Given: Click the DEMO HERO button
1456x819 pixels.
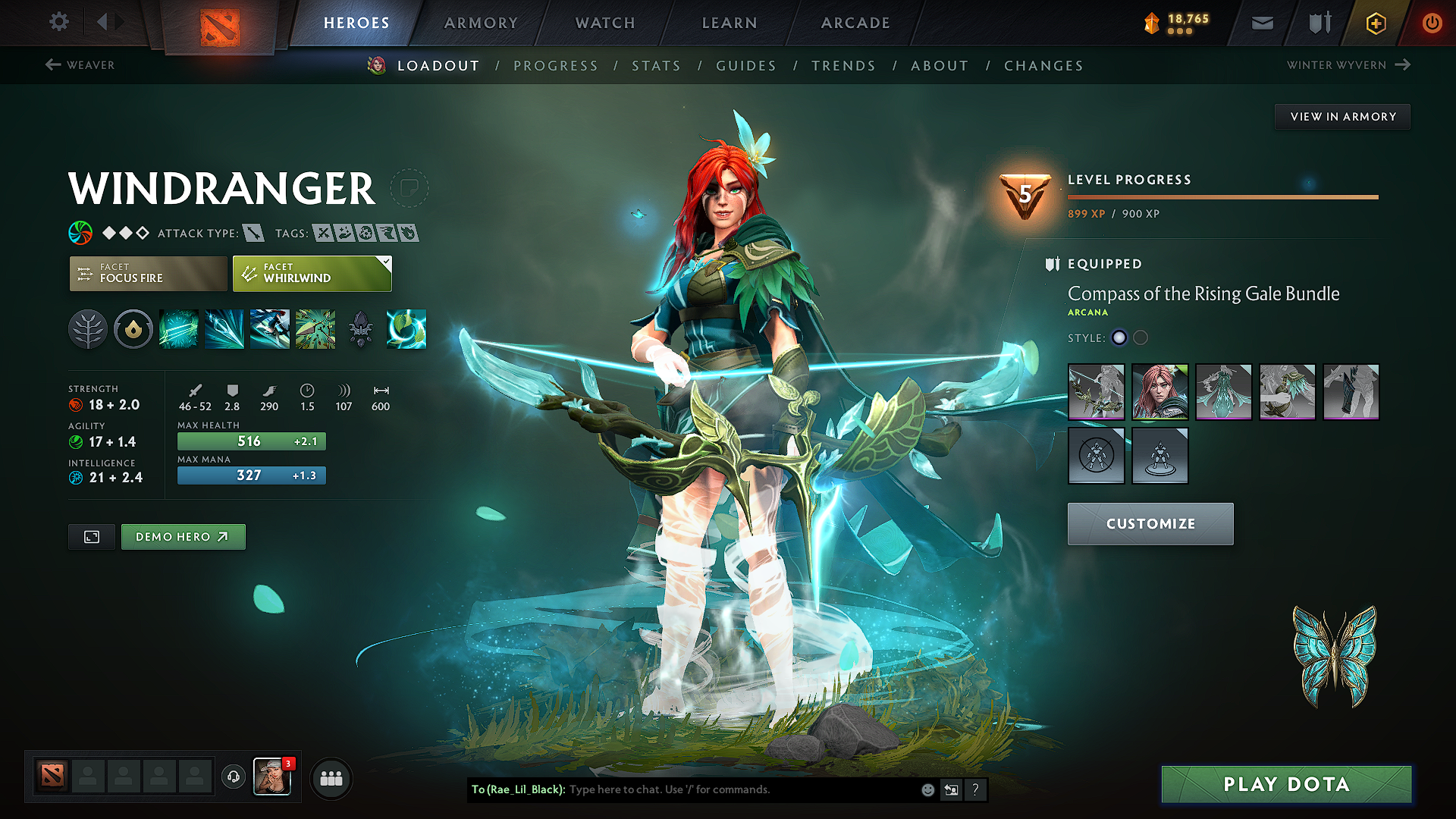Looking at the screenshot, I should pyautogui.click(x=183, y=536).
